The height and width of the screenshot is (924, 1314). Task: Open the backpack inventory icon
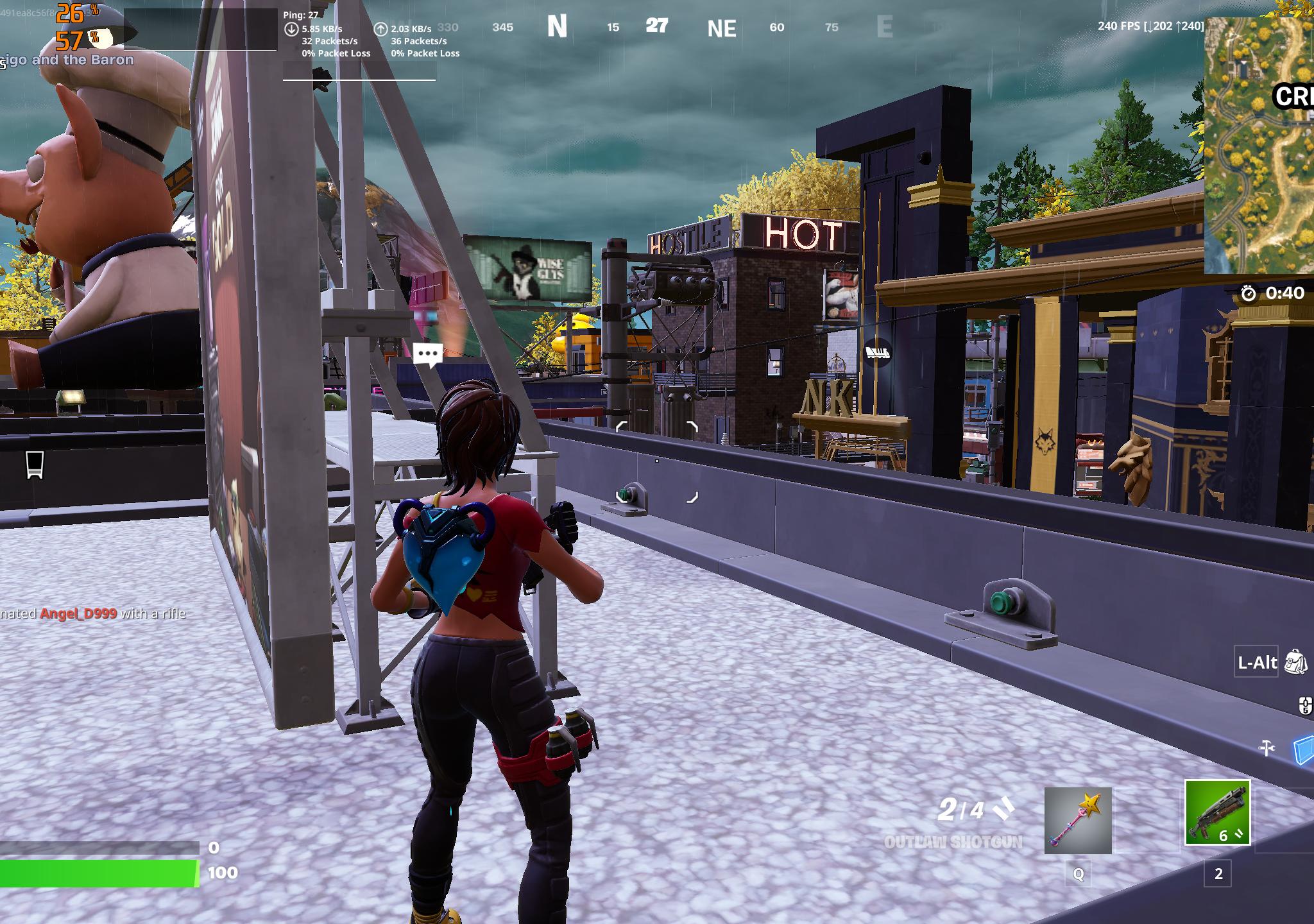pyautogui.click(x=1296, y=662)
